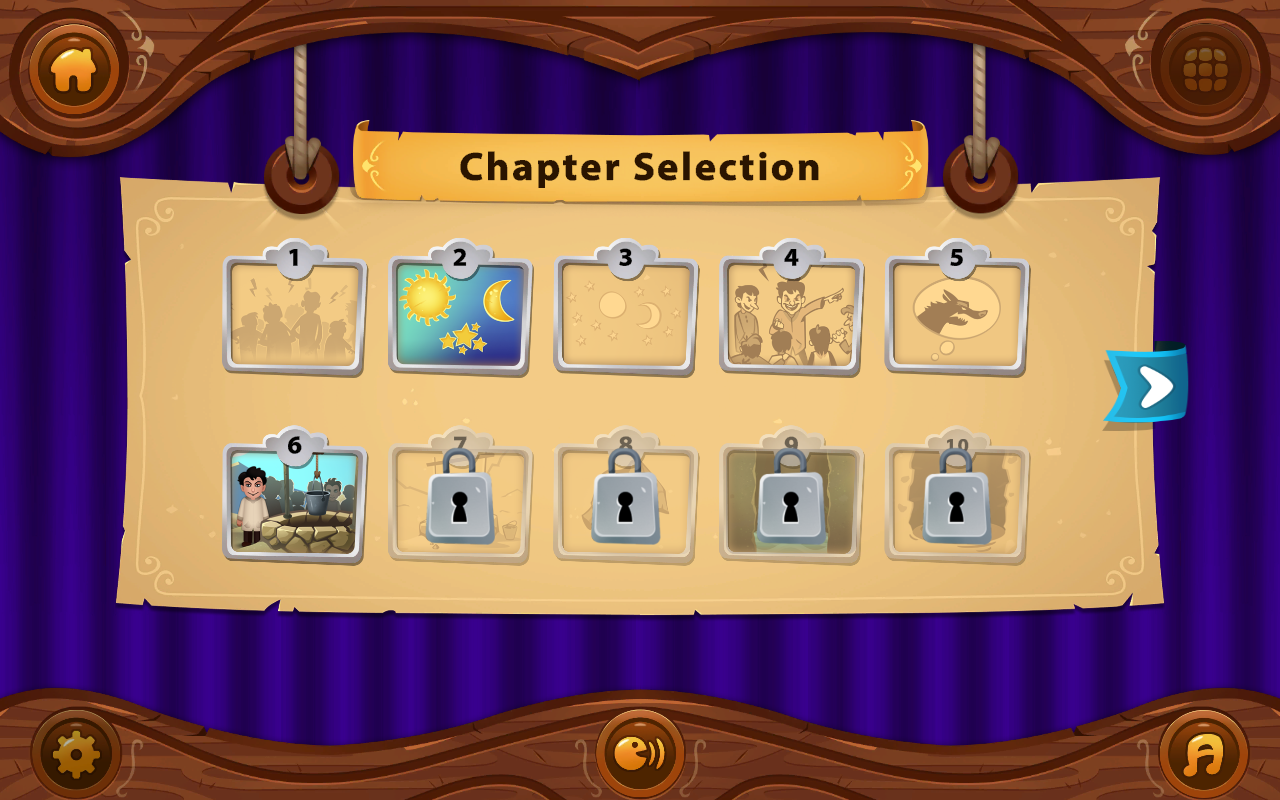Tap the locked chapter 10 tile
Viewport: 1280px width, 800px height.
956,500
